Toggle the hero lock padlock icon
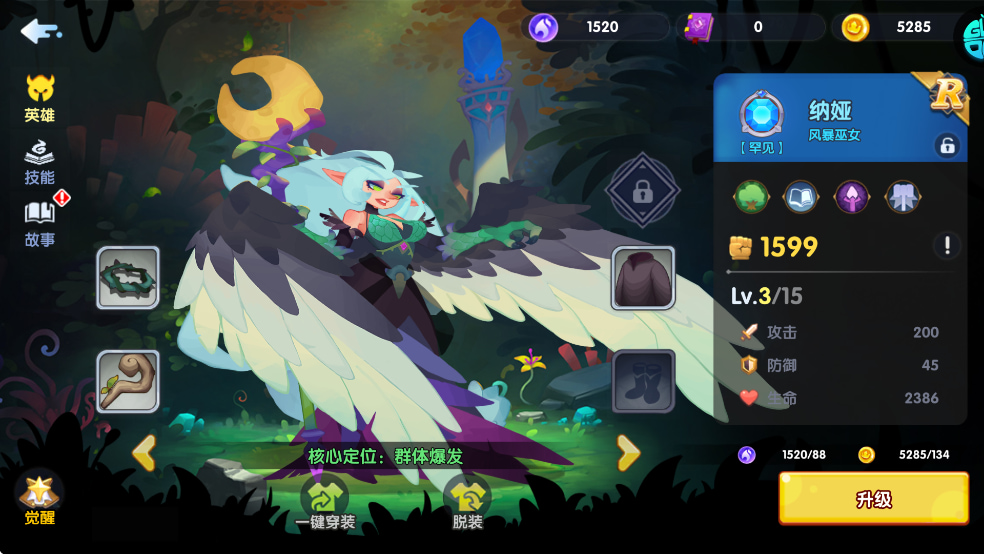Image resolution: width=984 pixels, height=554 pixels. 946,145
